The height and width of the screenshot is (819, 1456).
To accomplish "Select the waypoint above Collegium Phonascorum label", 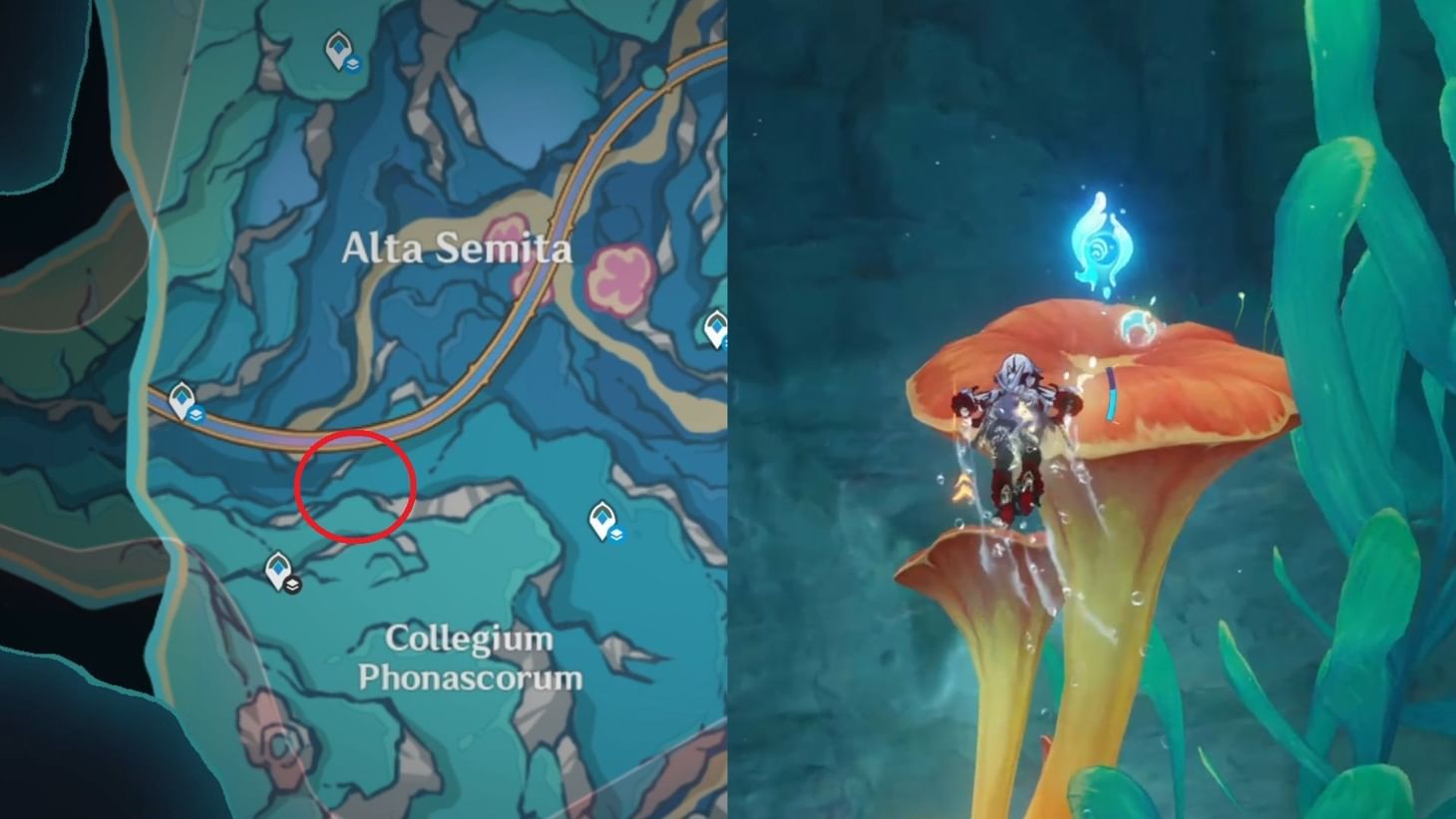I will pyautogui.click(x=276, y=569).
